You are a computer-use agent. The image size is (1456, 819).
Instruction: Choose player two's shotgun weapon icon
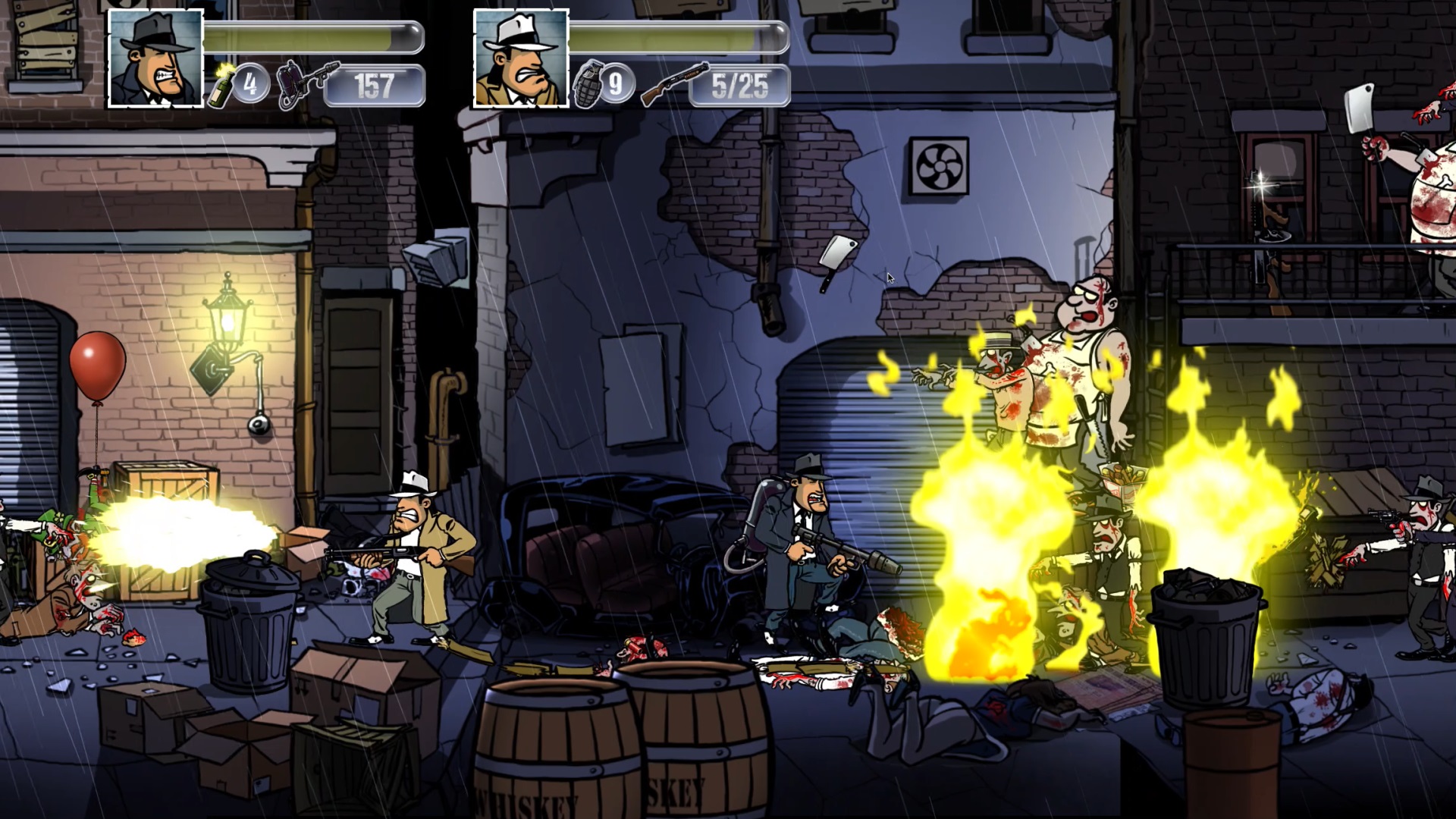673,83
